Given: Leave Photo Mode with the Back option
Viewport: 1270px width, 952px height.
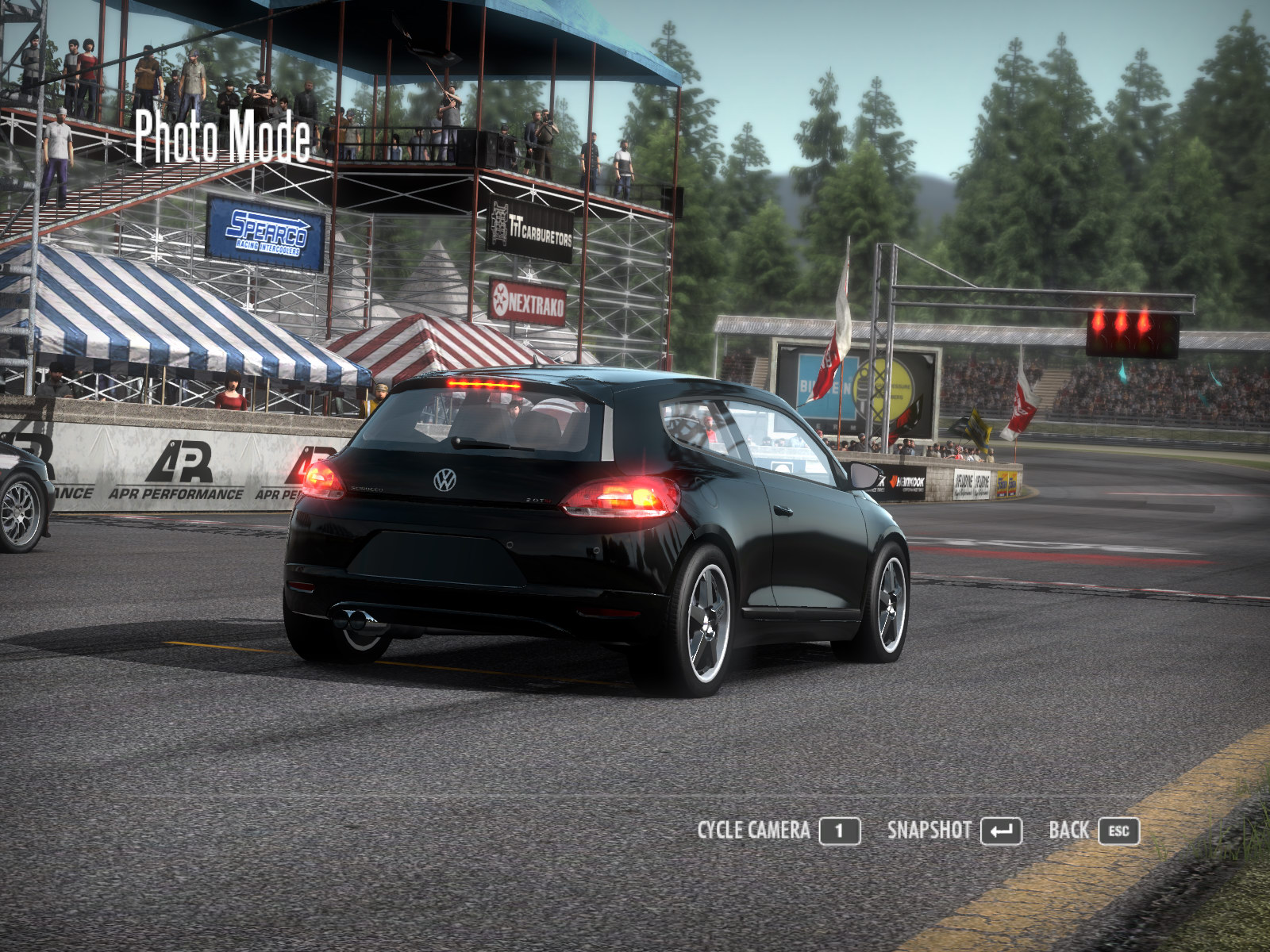Looking at the screenshot, I should [x=1093, y=831].
